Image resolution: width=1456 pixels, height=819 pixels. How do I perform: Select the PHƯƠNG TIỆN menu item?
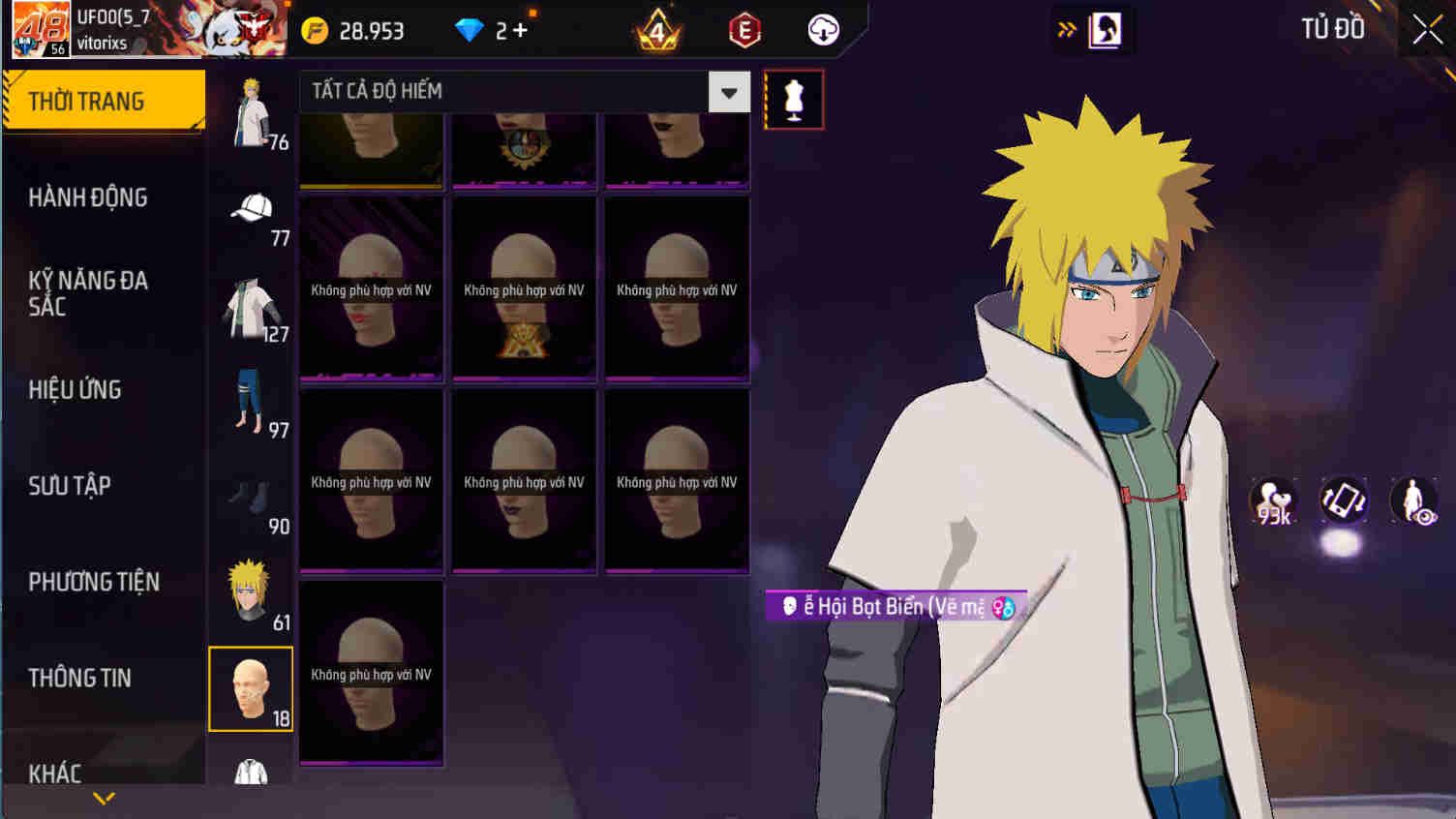tap(95, 582)
